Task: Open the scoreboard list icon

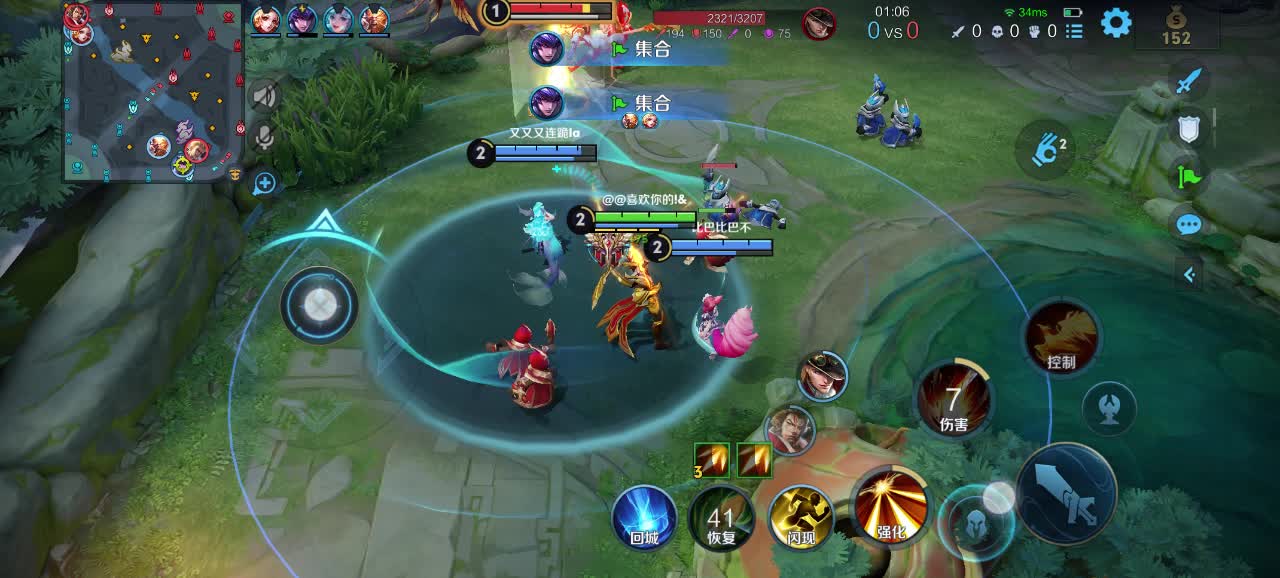Action: [x=1074, y=31]
